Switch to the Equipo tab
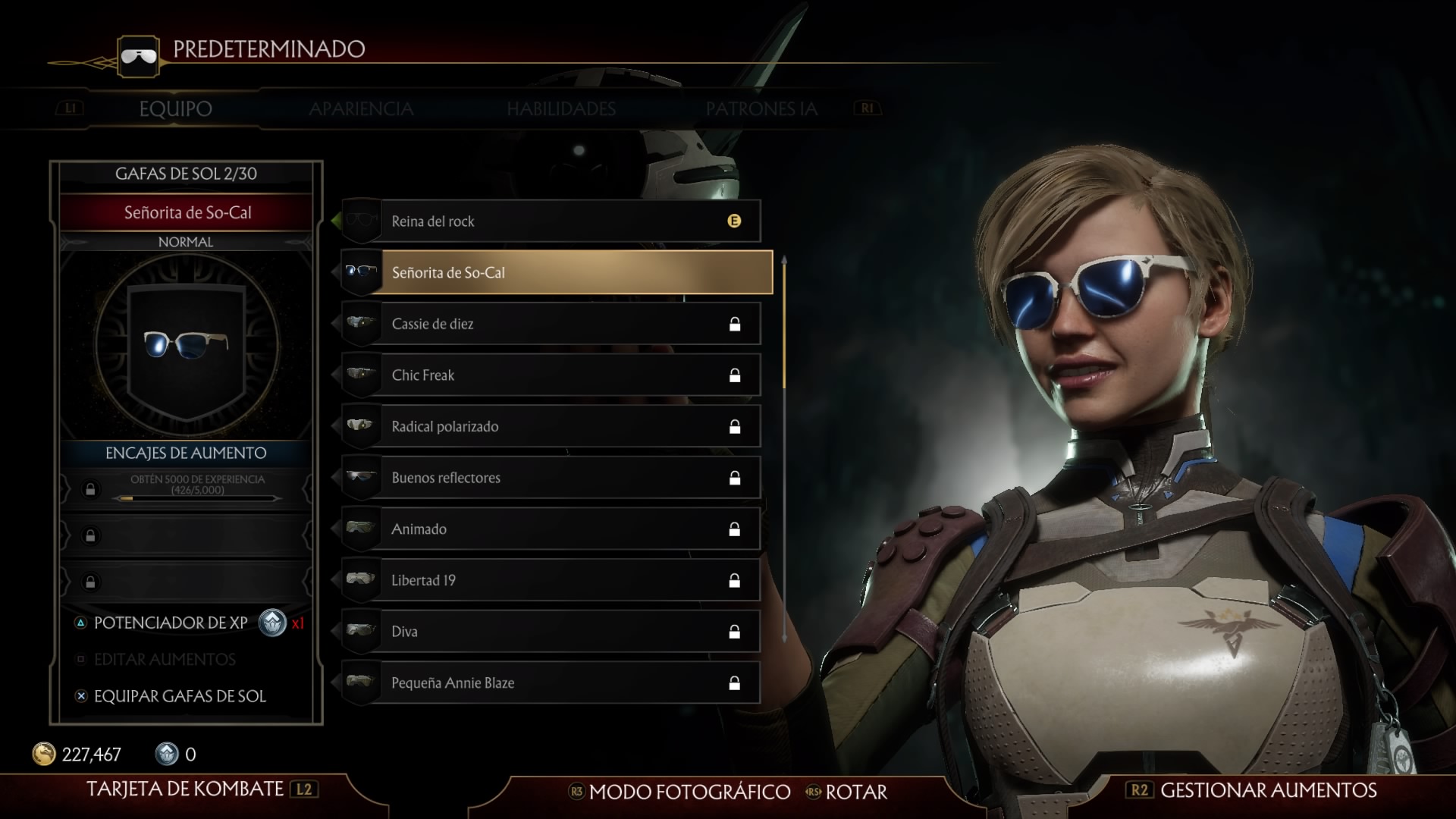 point(175,109)
